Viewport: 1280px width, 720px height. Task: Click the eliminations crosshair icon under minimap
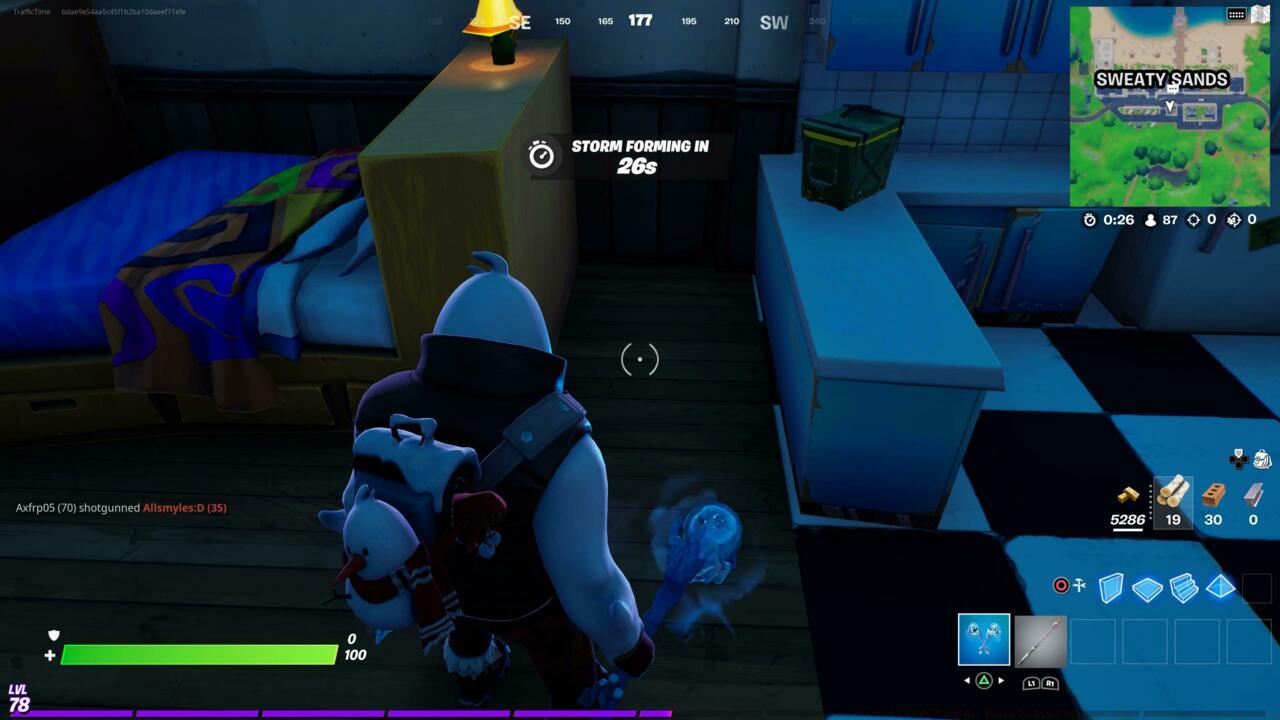point(1193,220)
